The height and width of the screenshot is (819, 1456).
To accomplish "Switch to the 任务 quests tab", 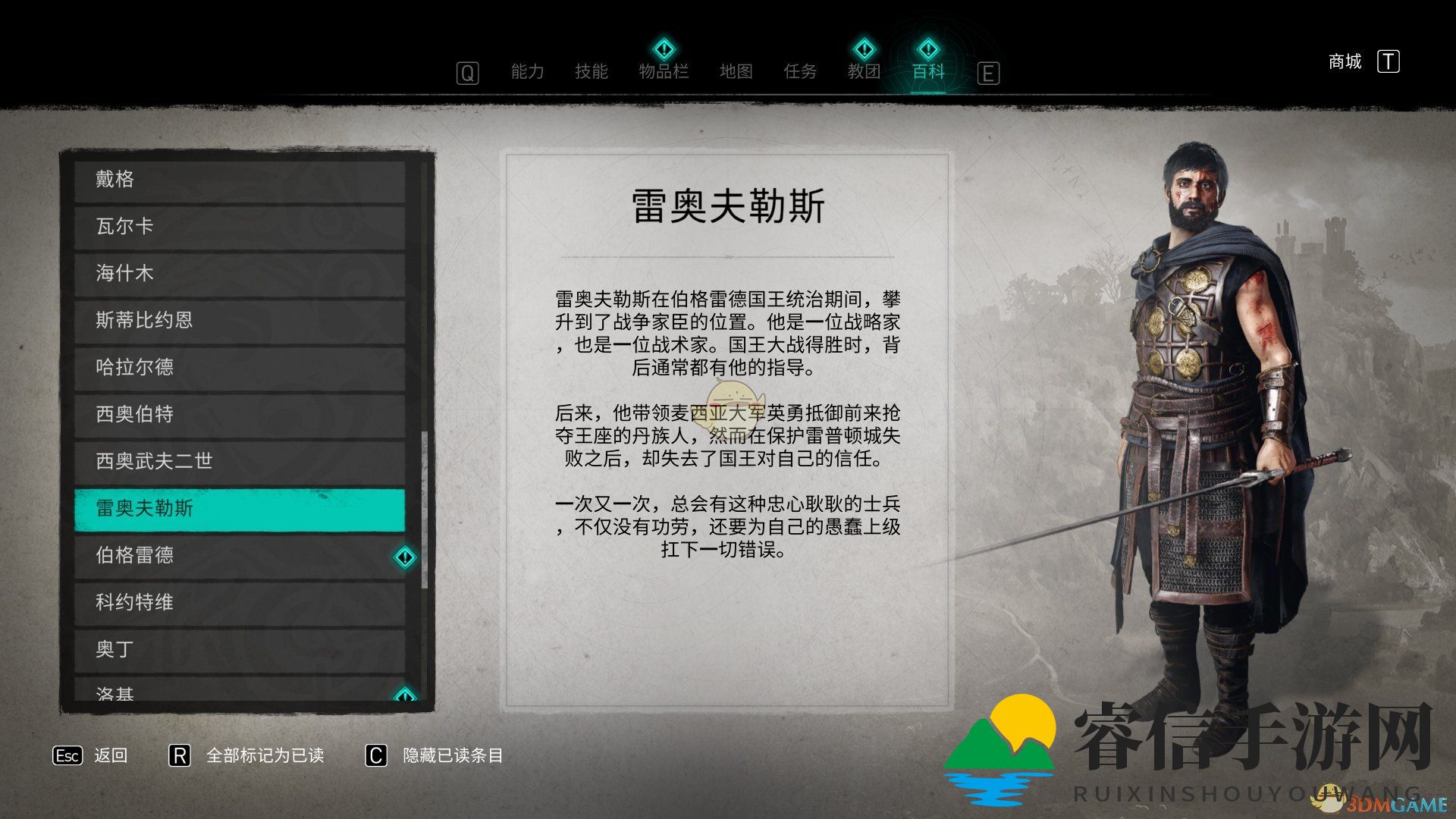I will point(800,71).
